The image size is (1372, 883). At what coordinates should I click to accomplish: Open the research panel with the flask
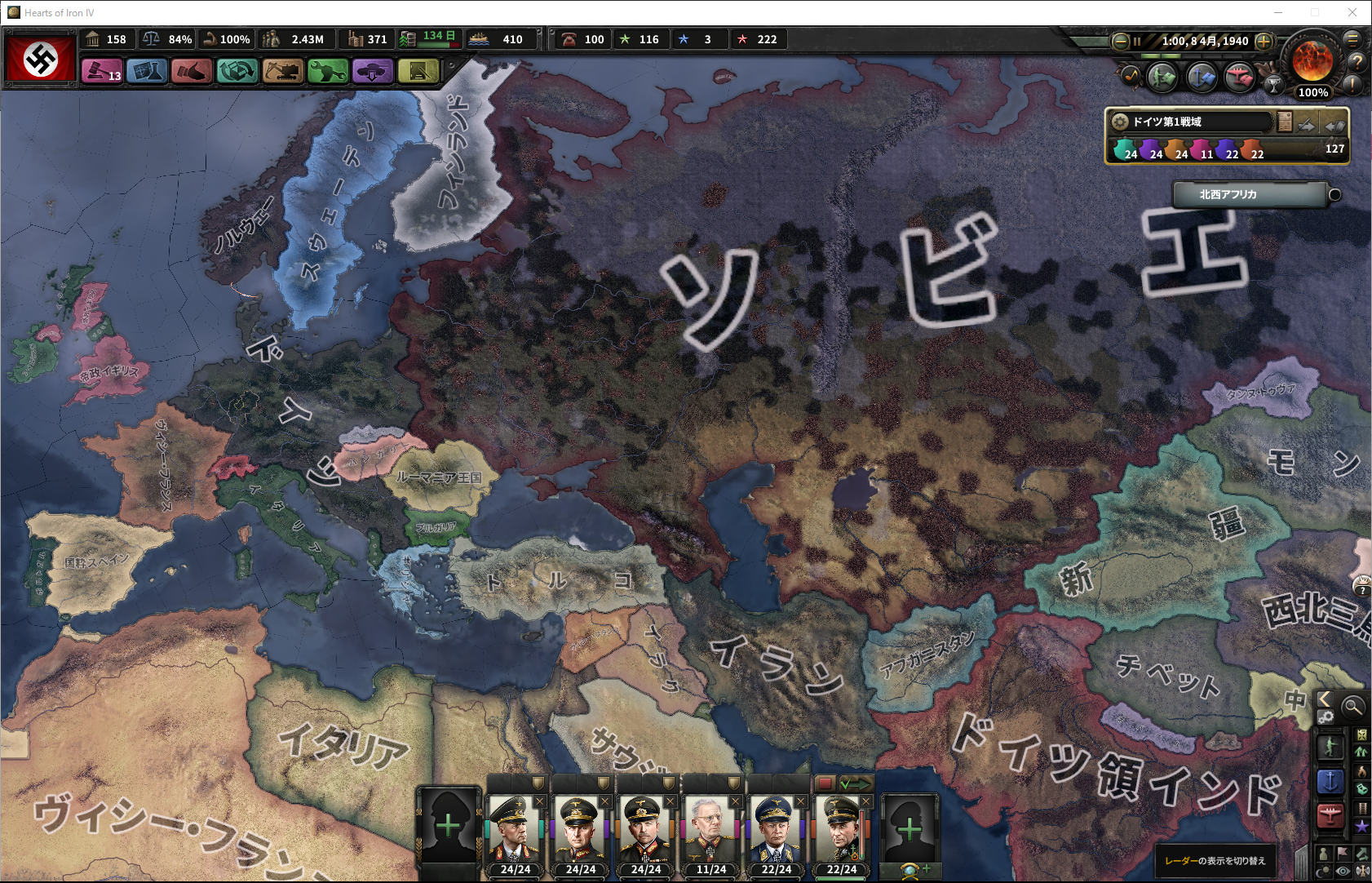[147, 72]
